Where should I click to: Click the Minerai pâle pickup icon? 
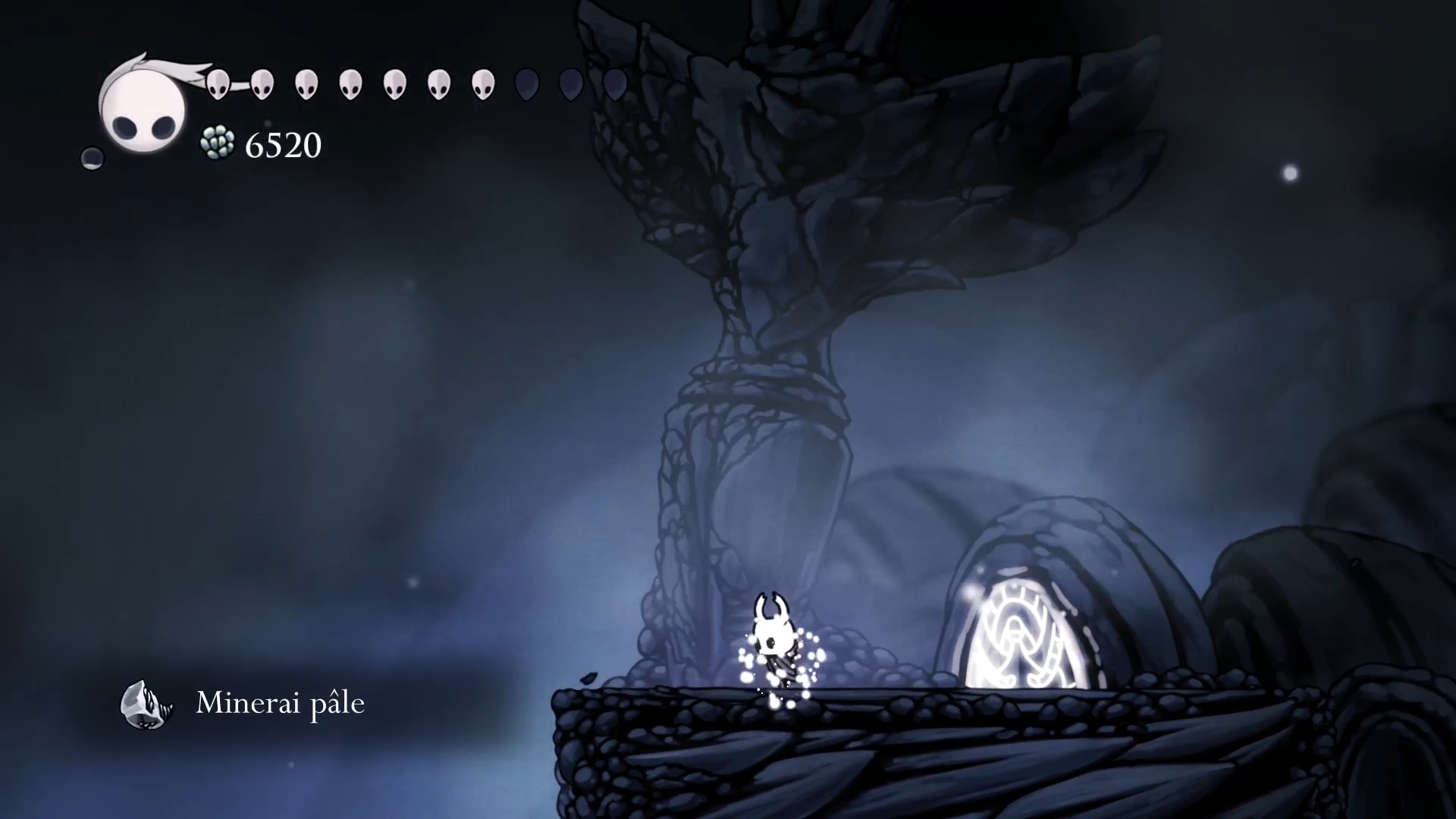[x=146, y=704]
